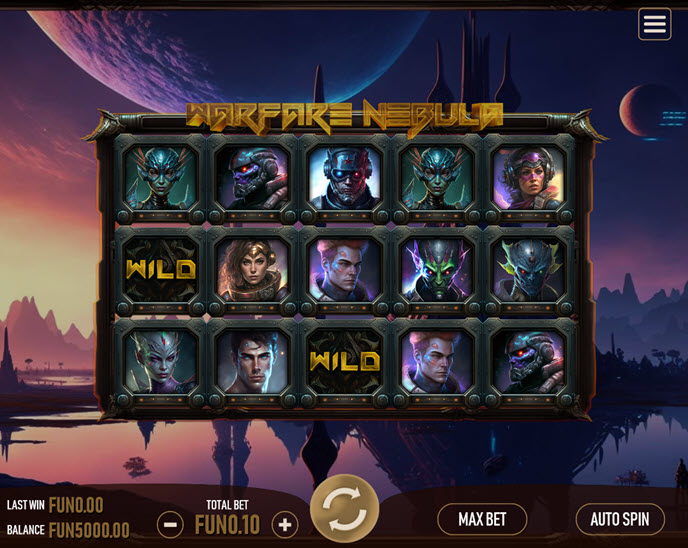688x548 pixels.
Task: Increase total bet with the plus button
Action: click(x=285, y=524)
